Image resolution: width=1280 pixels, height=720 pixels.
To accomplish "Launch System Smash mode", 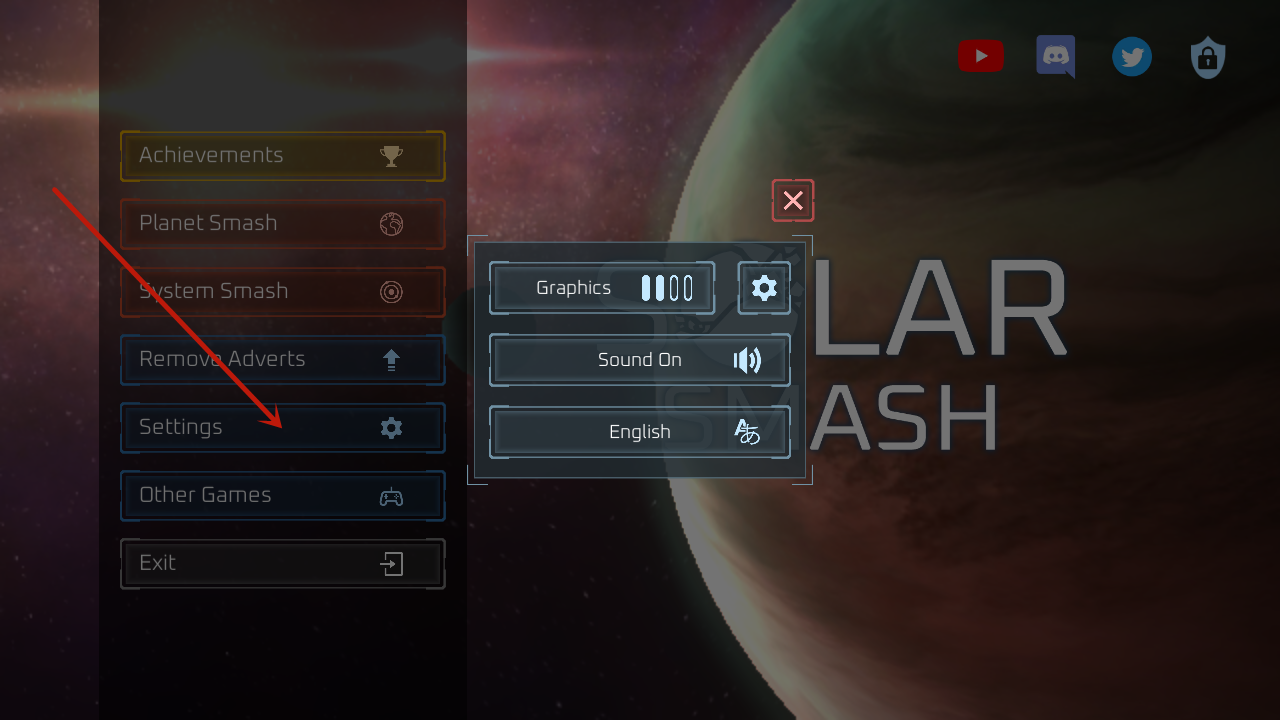I will click(x=282, y=292).
